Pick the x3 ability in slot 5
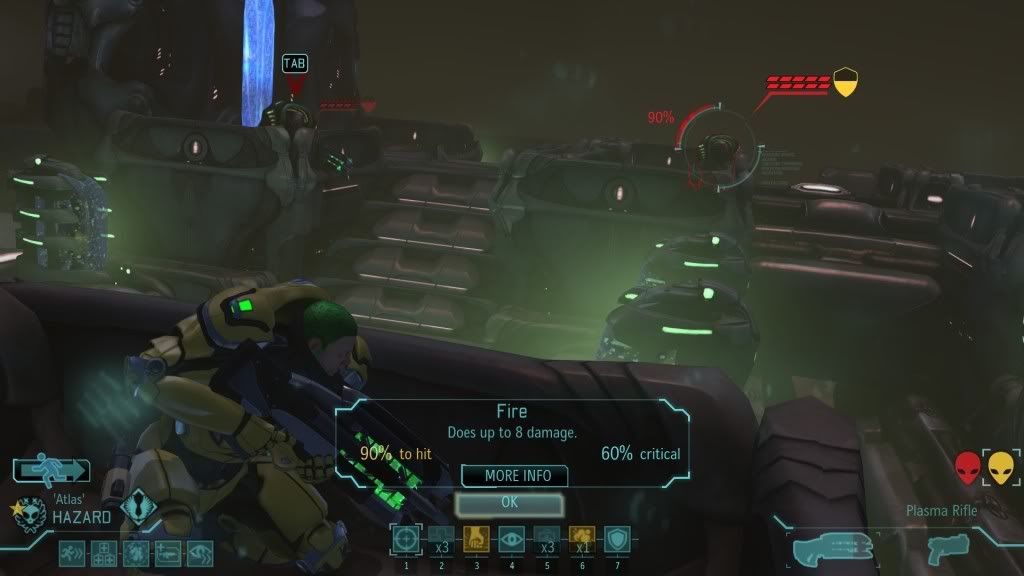Viewport: 1024px width, 576px height. [547, 539]
